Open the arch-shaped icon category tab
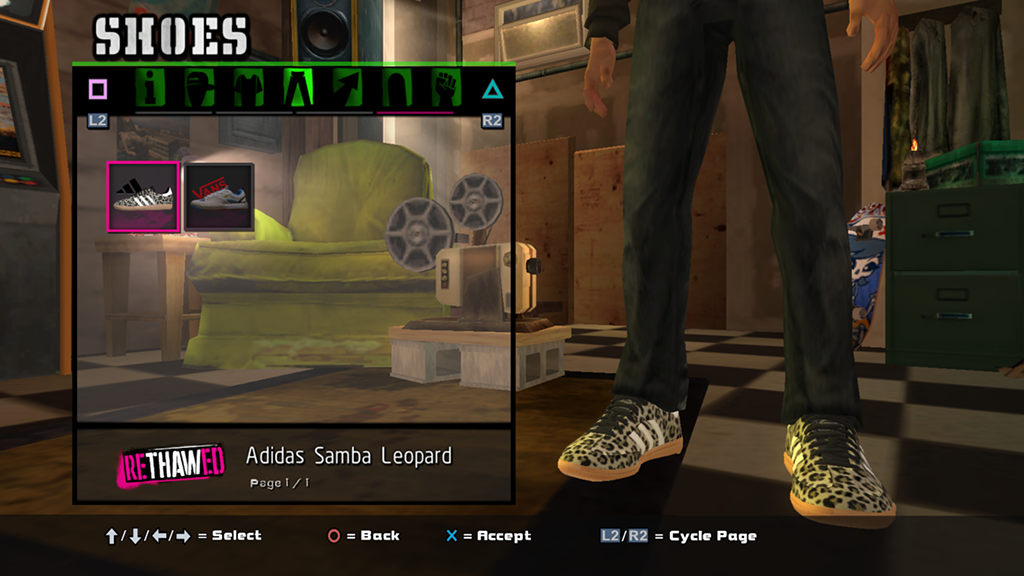Viewport: 1024px width, 576px height. click(395, 89)
